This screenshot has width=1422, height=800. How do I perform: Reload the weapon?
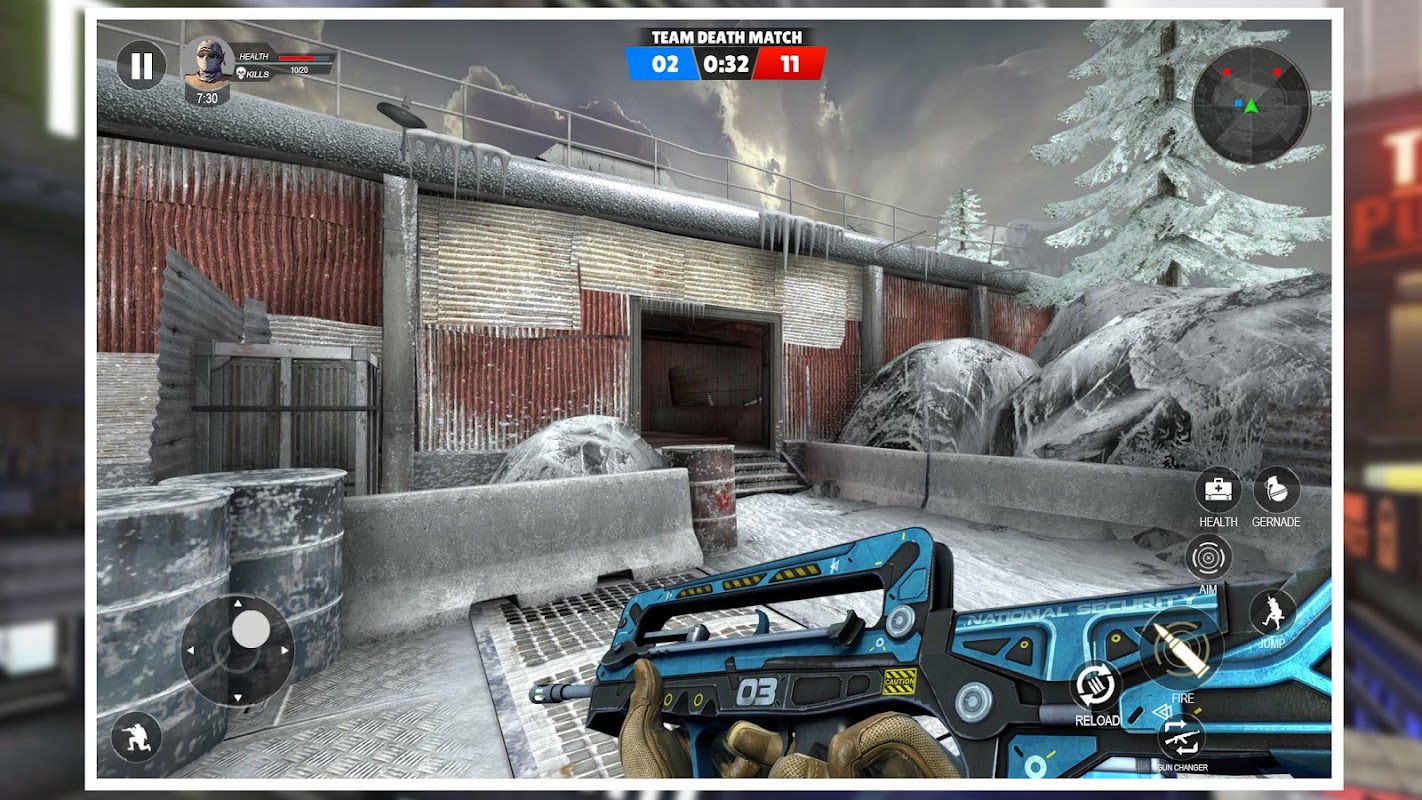point(1096,685)
